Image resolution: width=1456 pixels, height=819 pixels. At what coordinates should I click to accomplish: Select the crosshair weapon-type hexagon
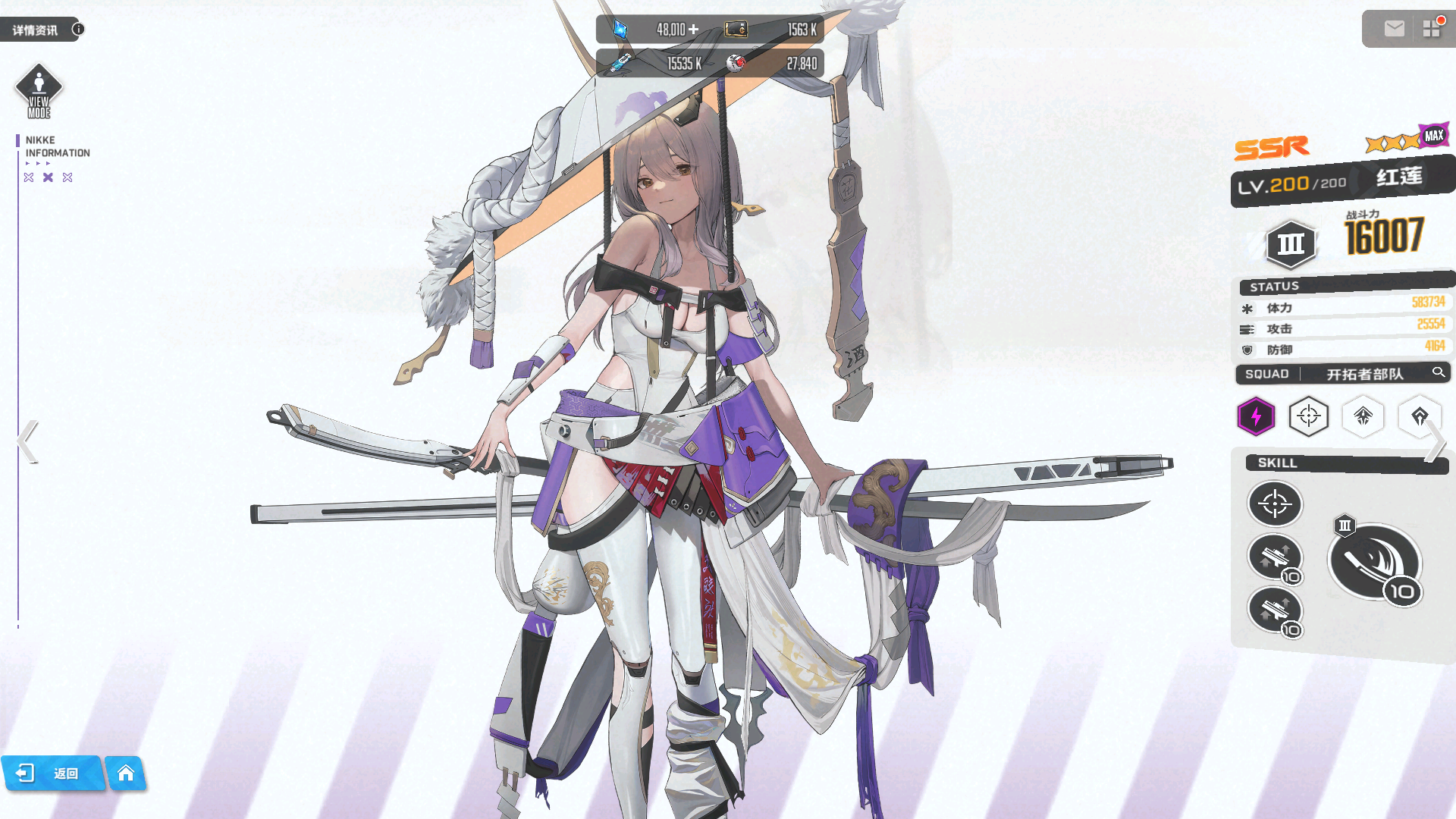(x=1310, y=417)
